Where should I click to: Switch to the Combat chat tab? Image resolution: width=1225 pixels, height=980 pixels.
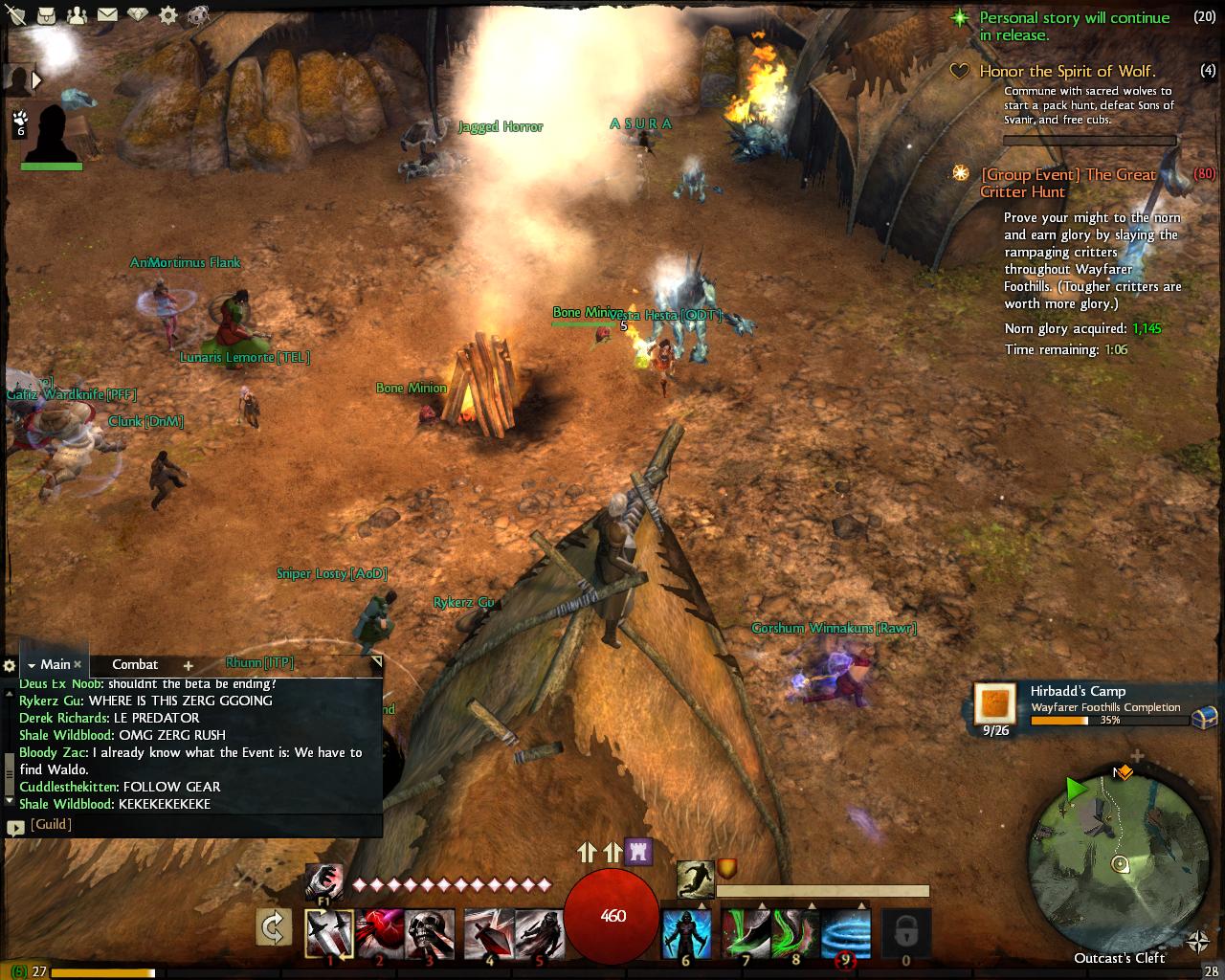(x=135, y=664)
